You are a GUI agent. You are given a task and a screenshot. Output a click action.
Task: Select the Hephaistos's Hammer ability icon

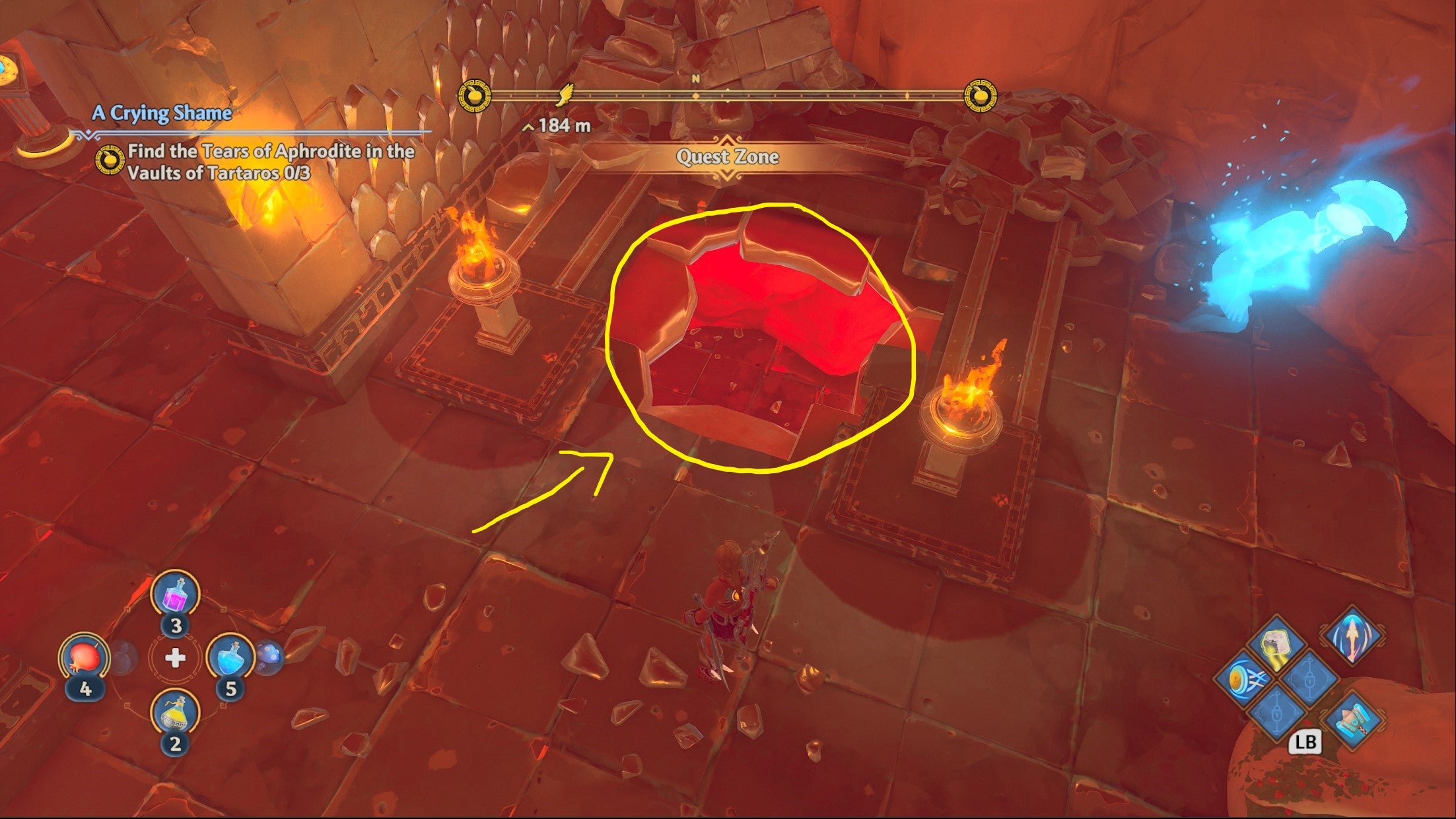point(1352,722)
